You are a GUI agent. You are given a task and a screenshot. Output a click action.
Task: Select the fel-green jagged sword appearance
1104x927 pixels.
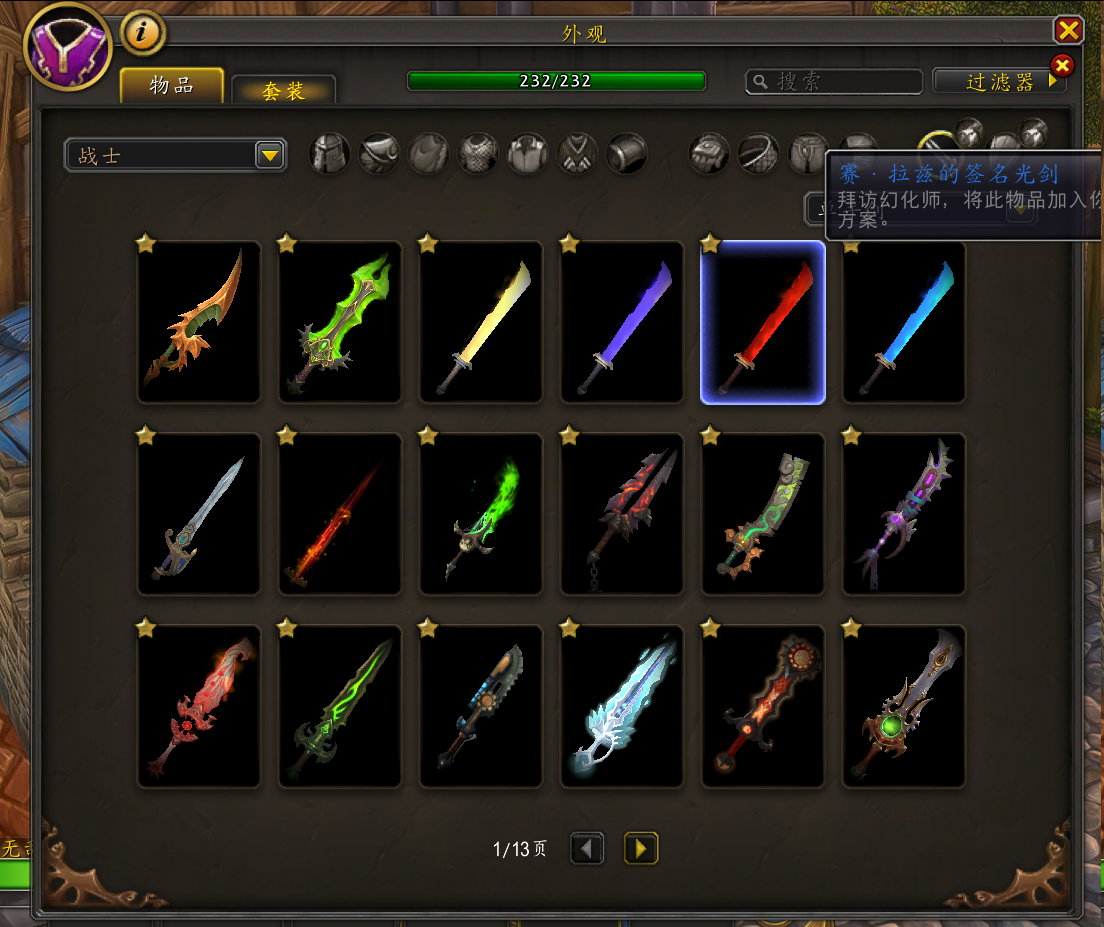[x=340, y=322]
